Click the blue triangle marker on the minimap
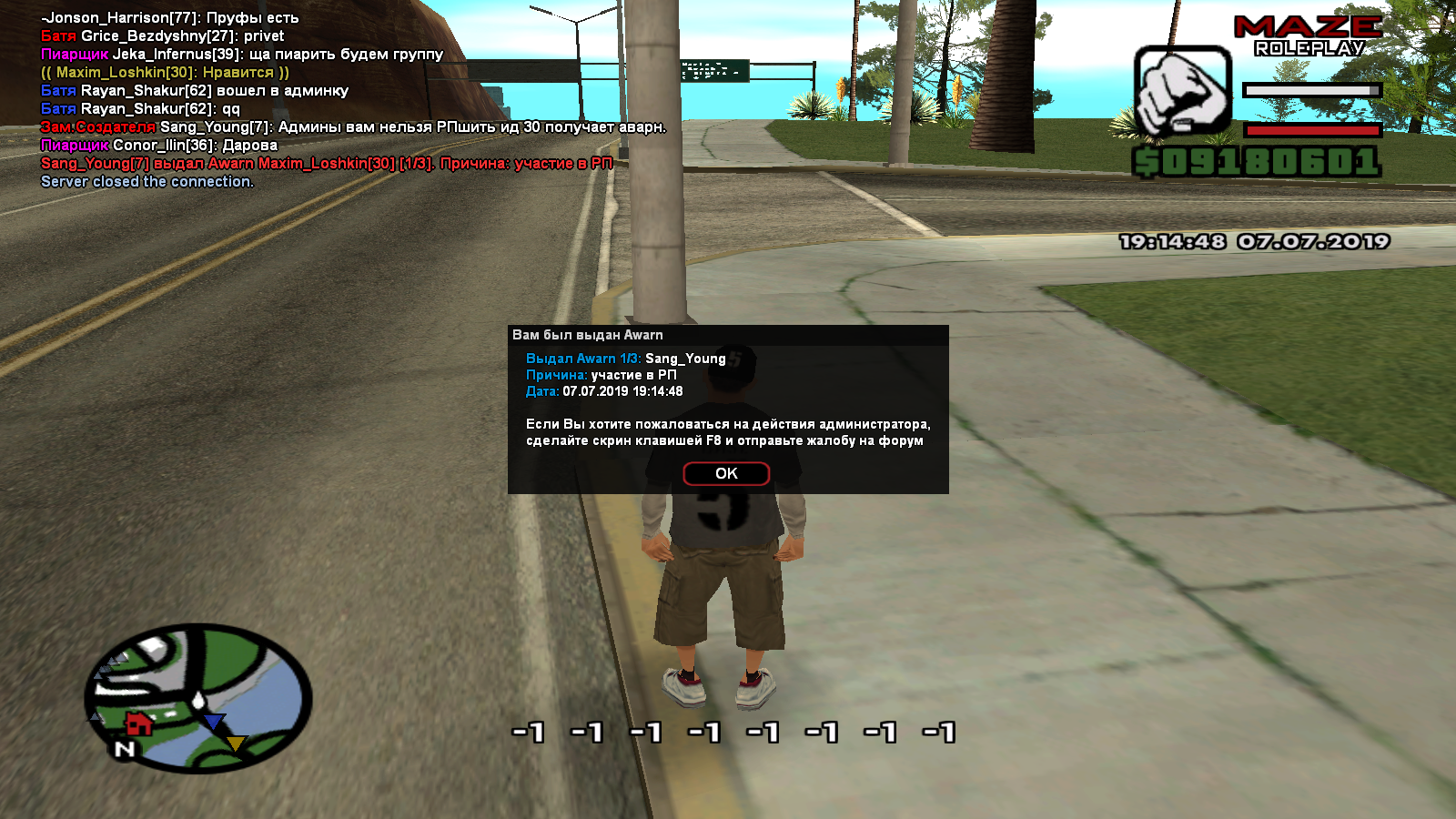The width and height of the screenshot is (1456, 819). [213, 722]
